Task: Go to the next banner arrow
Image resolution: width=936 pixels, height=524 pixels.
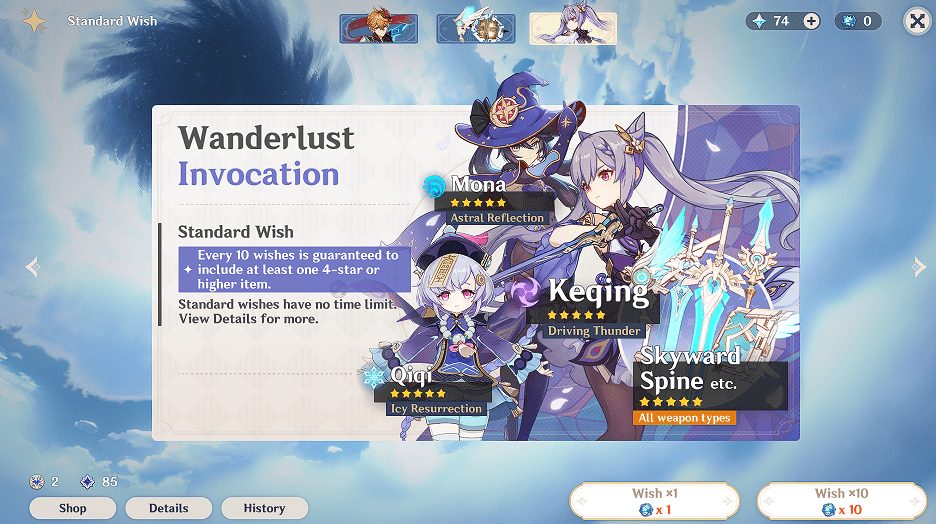Action: [x=920, y=267]
